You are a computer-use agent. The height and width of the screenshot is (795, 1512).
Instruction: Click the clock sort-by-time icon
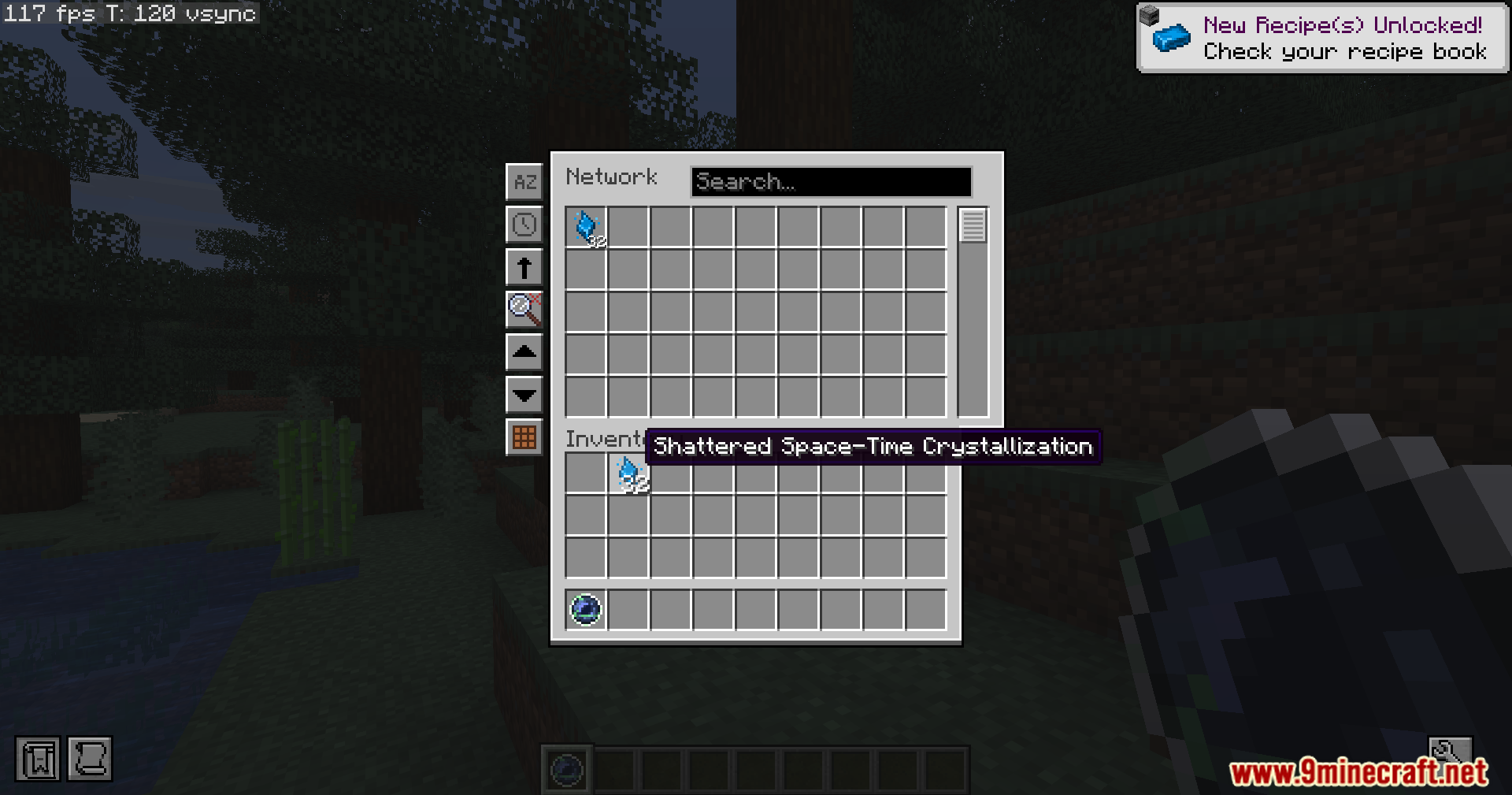tap(524, 225)
